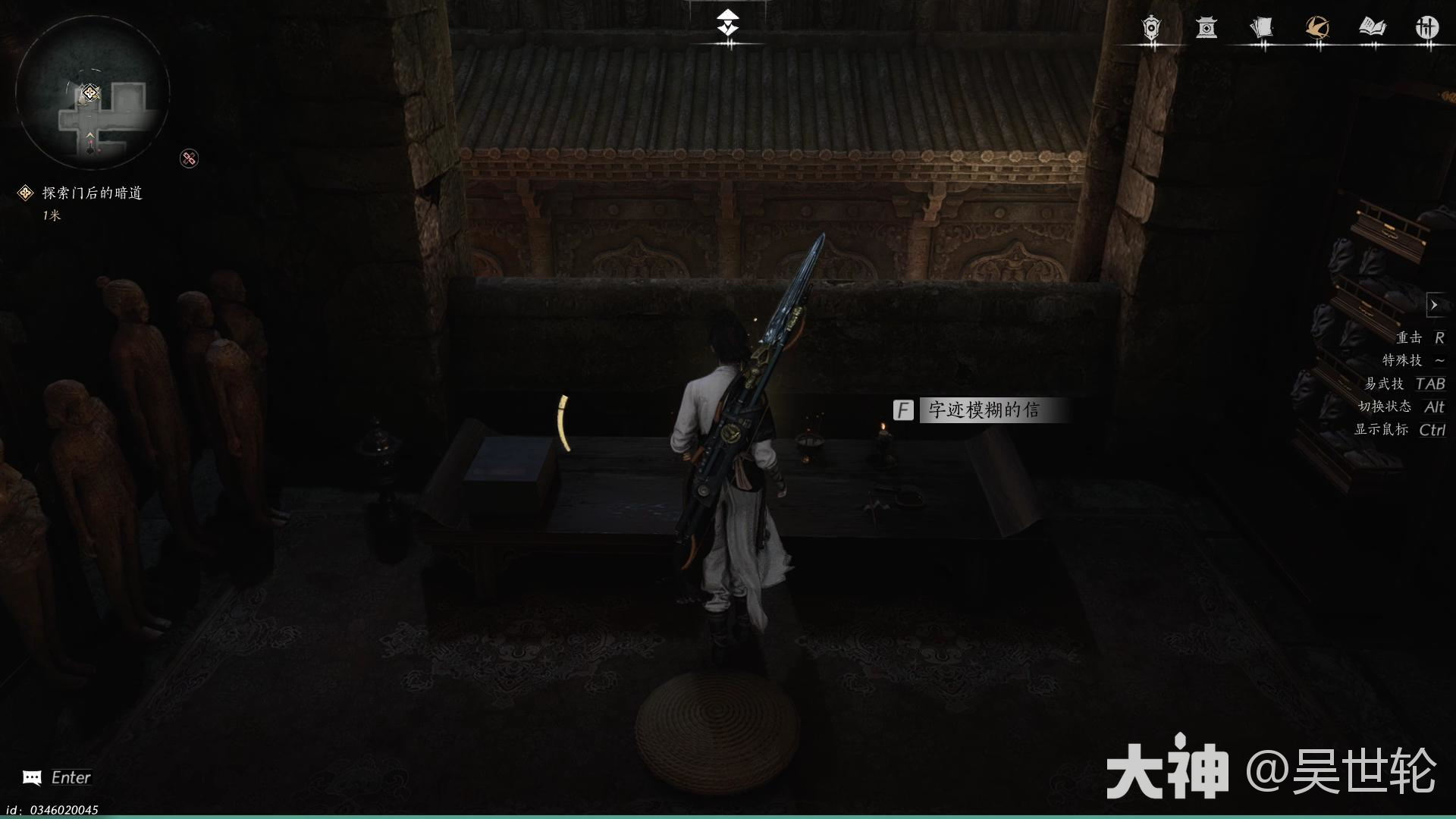
Task: Expand the right-side panel arrow
Action: (1436, 305)
